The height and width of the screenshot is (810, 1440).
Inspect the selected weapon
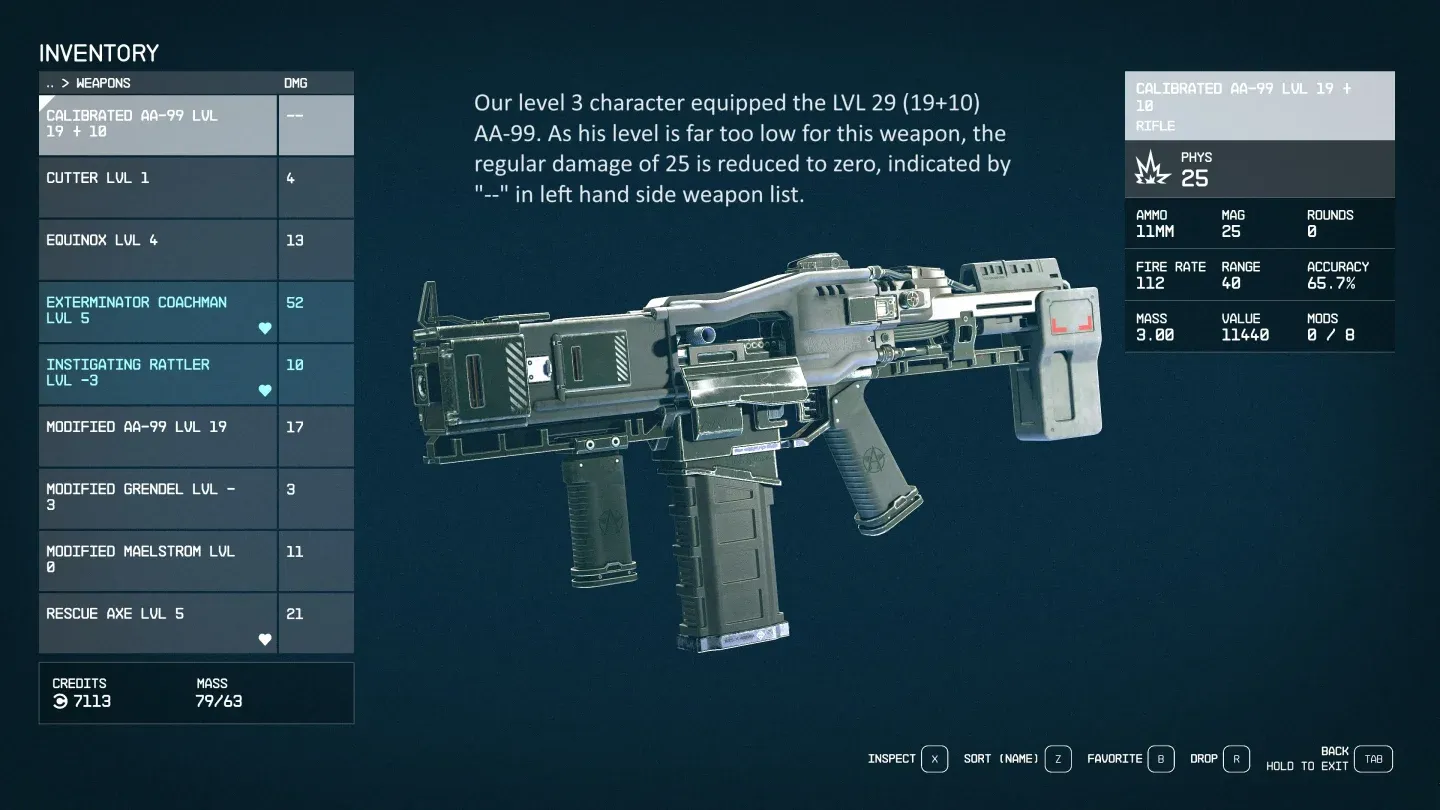tap(934, 759)
